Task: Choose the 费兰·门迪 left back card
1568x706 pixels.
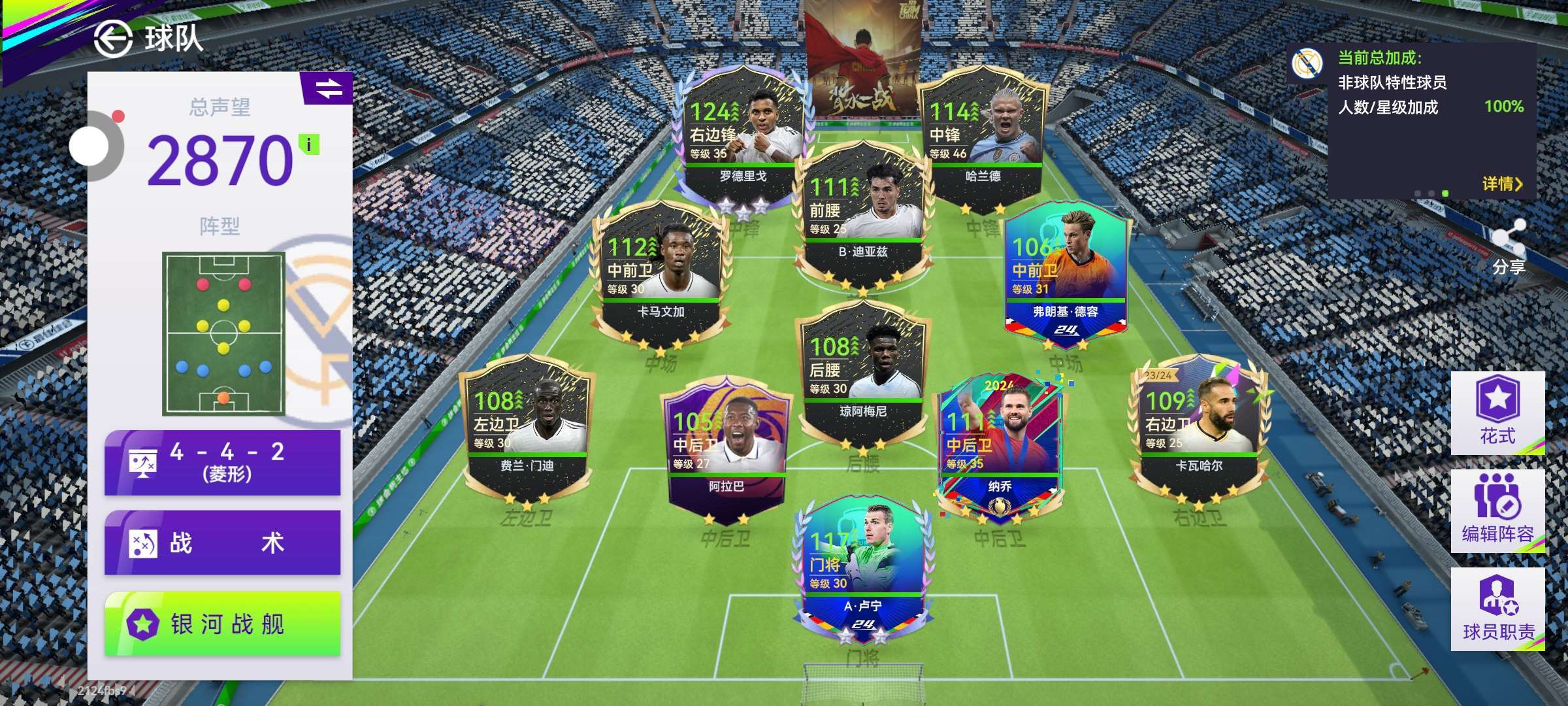Action: (527, 428)
